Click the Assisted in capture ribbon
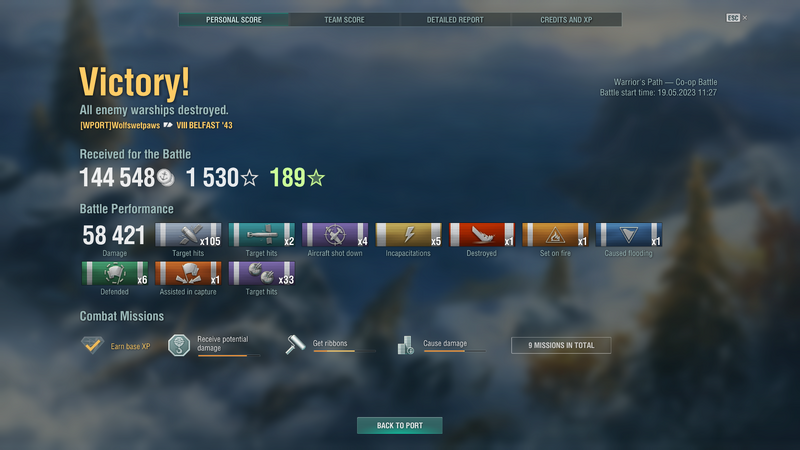800x450 pixels. pyautogui.click(x=187, y=274)
